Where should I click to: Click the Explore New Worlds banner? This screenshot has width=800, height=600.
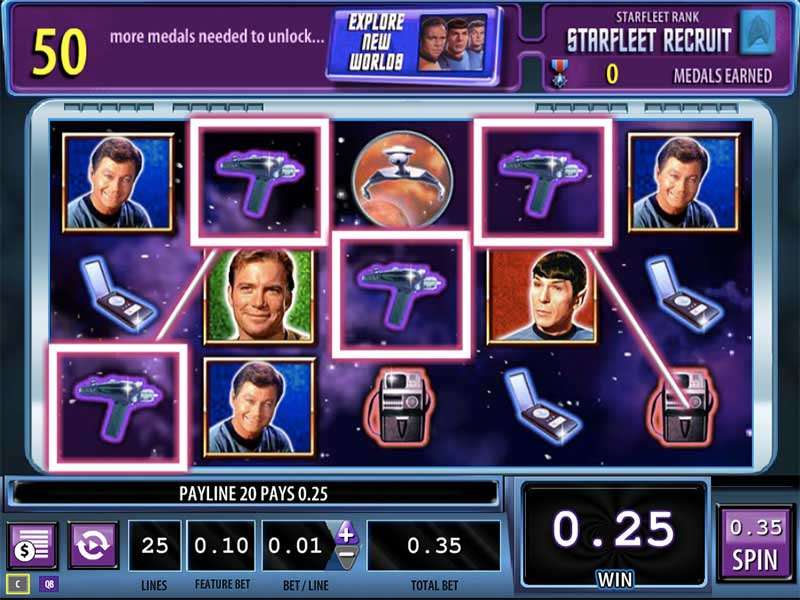point(412,42)
